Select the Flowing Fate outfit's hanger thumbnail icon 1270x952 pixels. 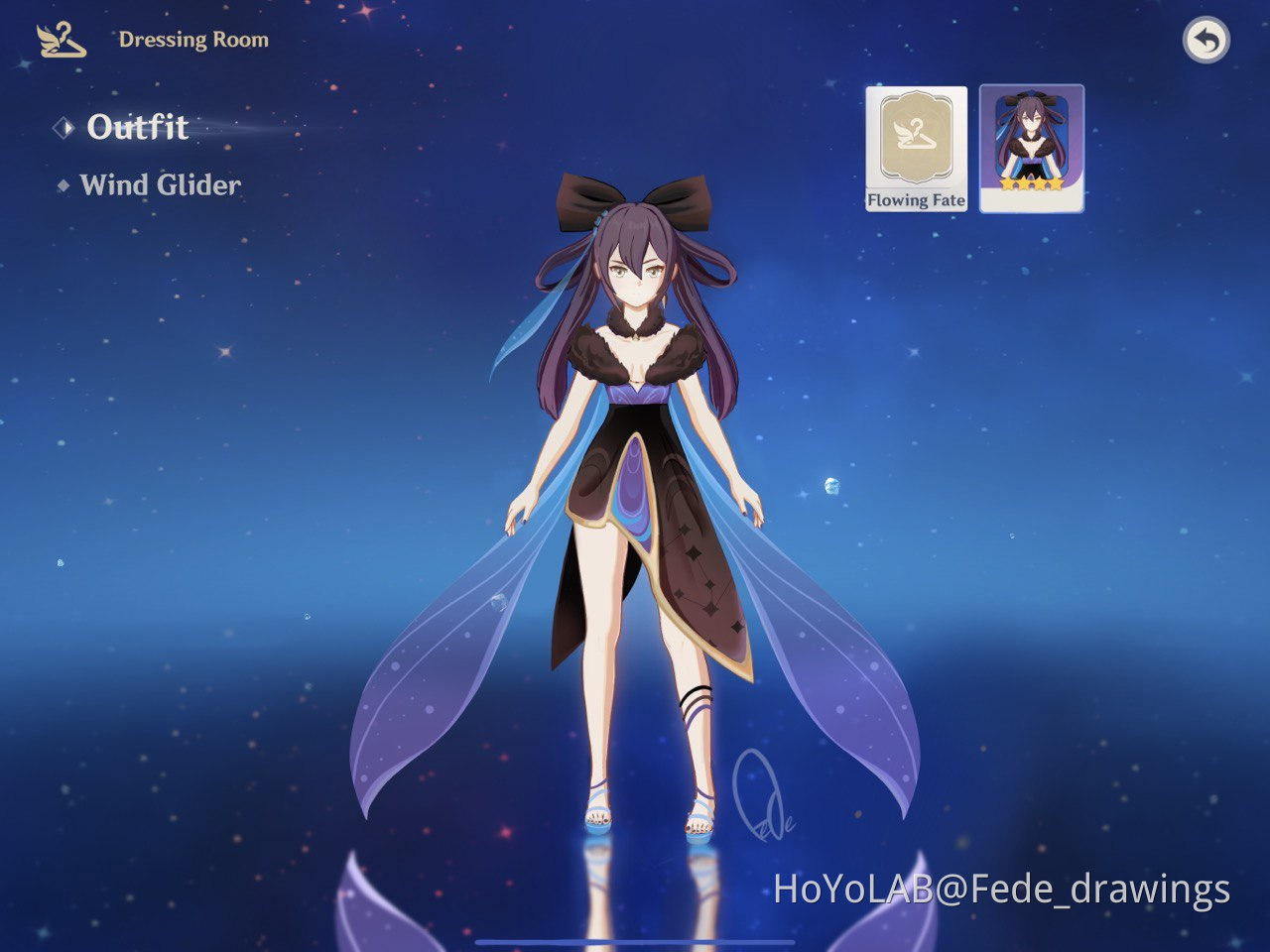click(x=916, y=134)
